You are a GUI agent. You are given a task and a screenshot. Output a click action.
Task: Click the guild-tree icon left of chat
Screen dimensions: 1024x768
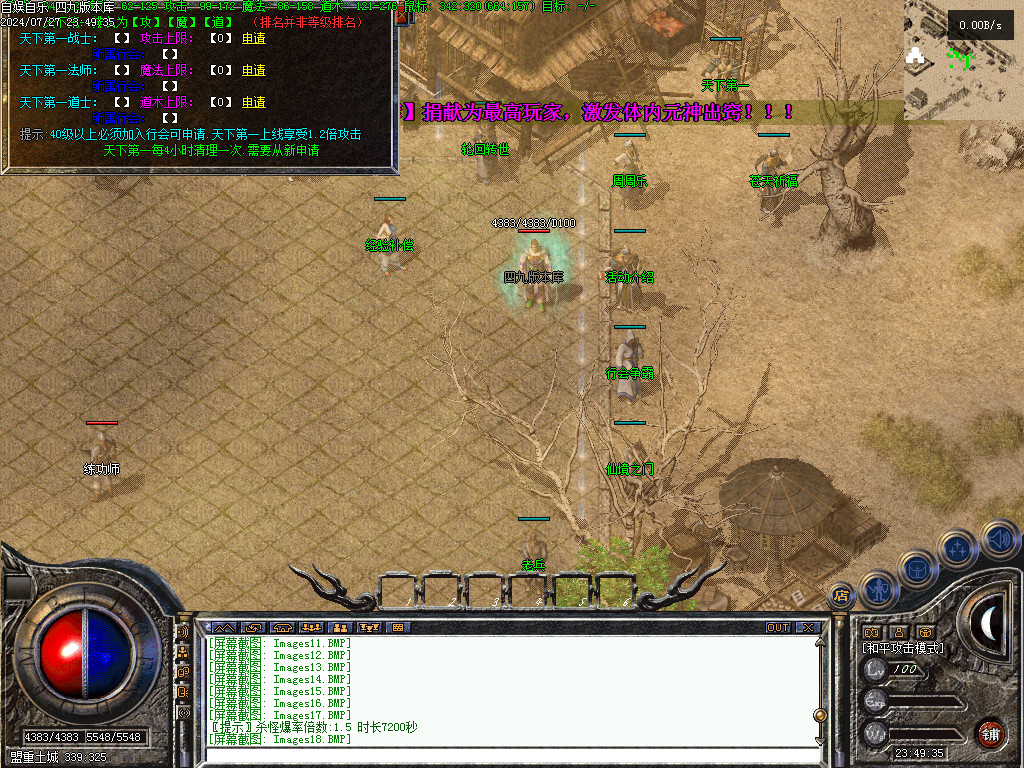pos(183,652)
